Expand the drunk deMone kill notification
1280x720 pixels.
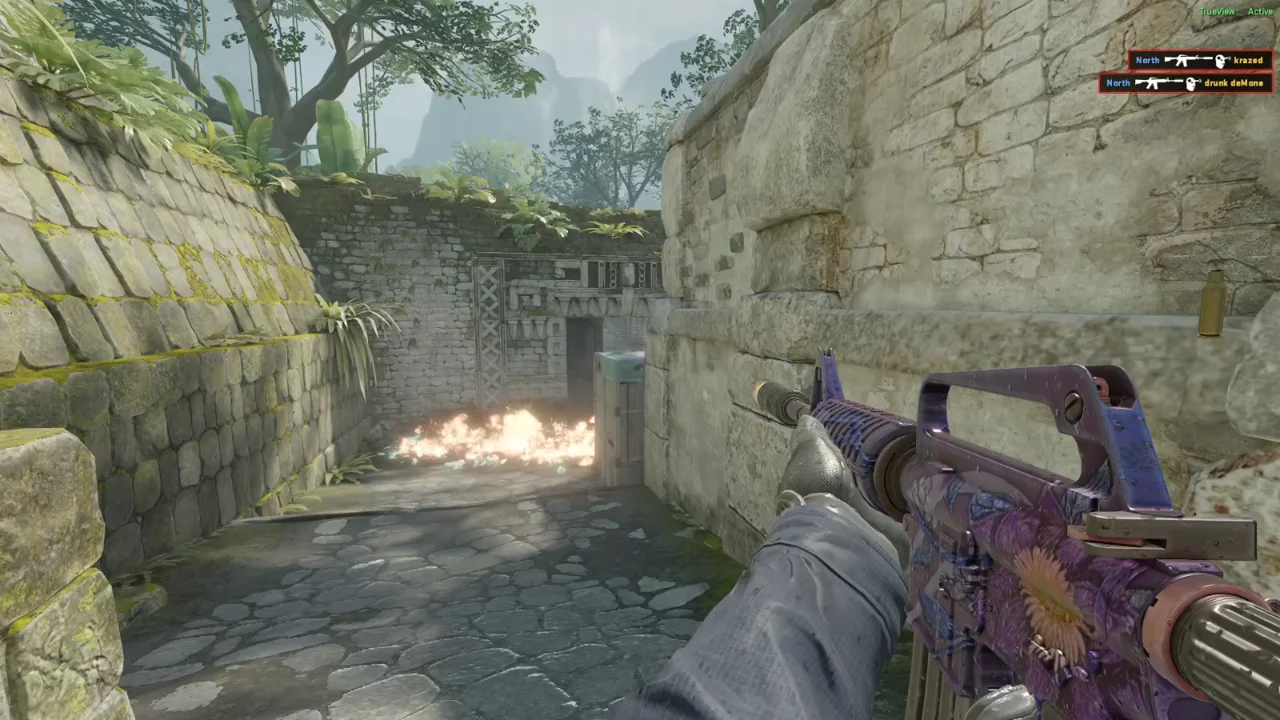tap(1185, 83)
